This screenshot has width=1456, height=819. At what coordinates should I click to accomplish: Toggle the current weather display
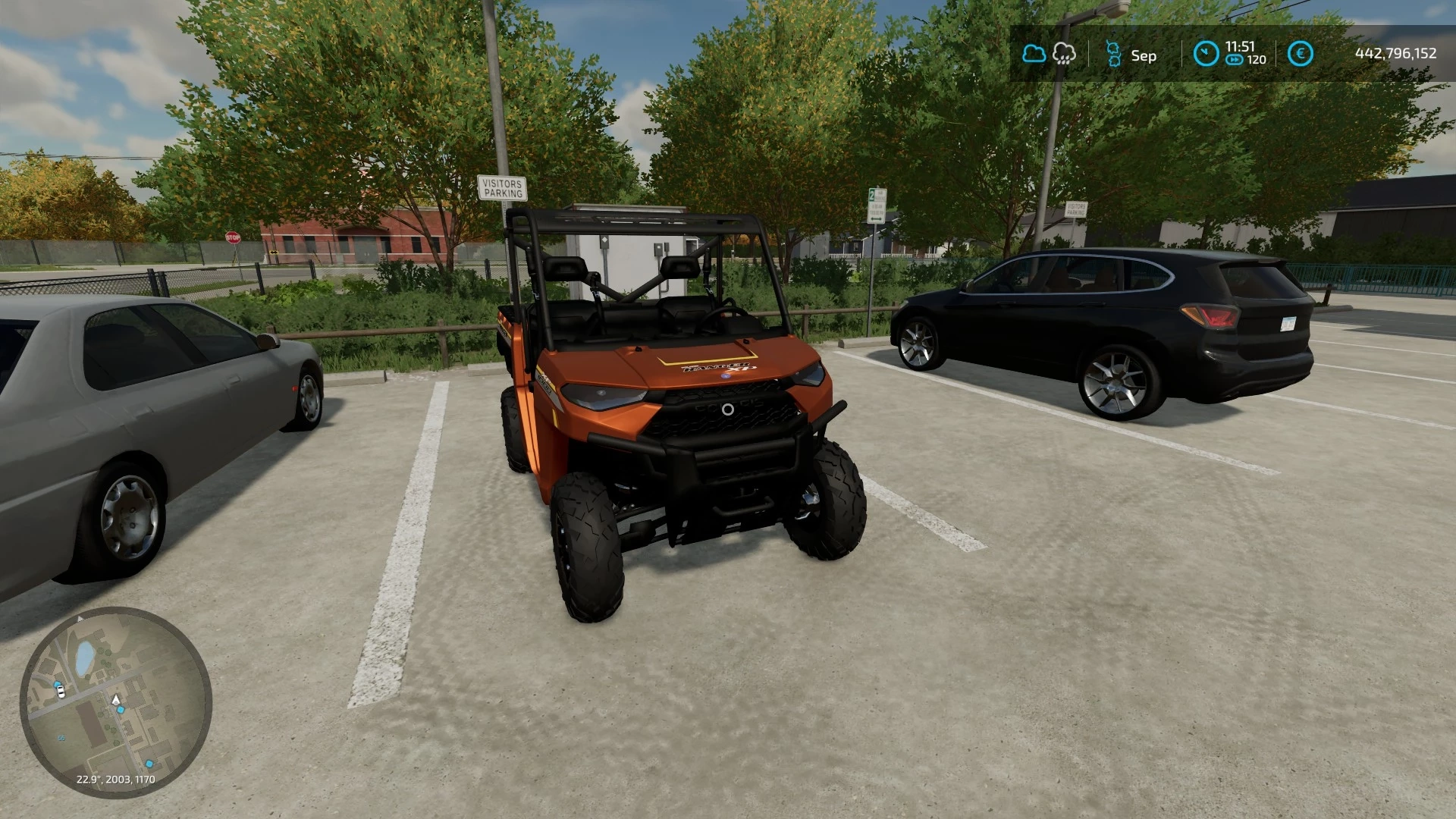point(1034,53)
